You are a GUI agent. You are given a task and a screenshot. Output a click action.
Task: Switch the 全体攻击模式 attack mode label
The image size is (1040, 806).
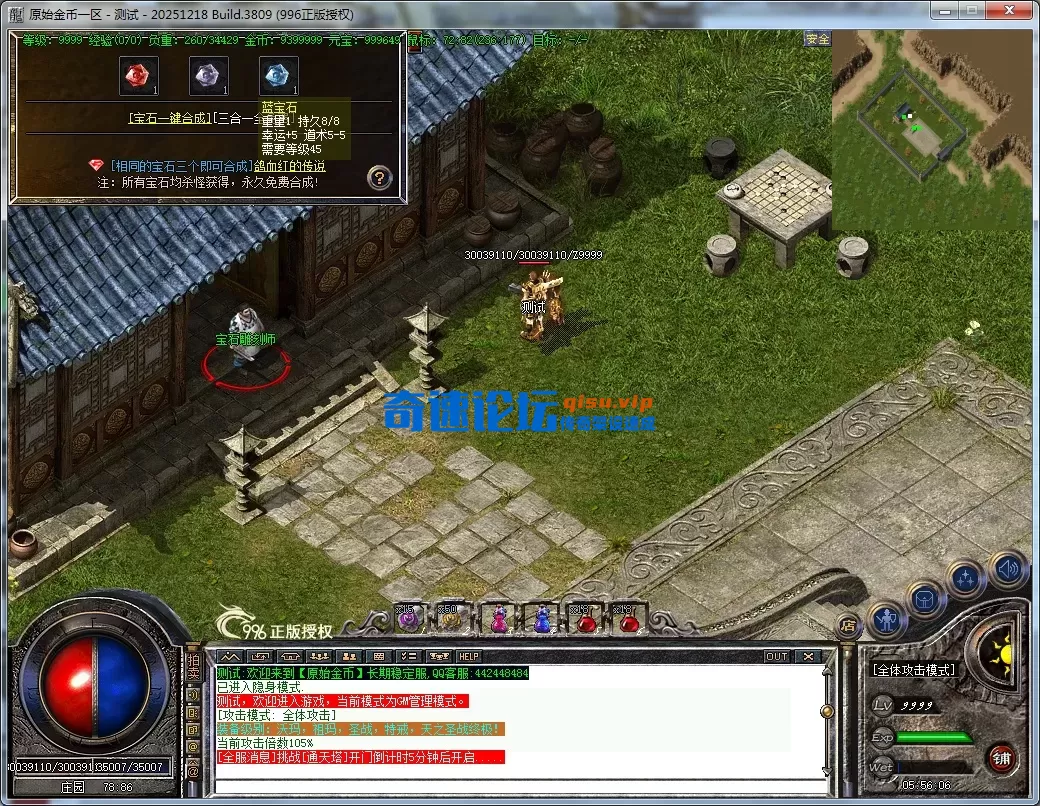914,670
